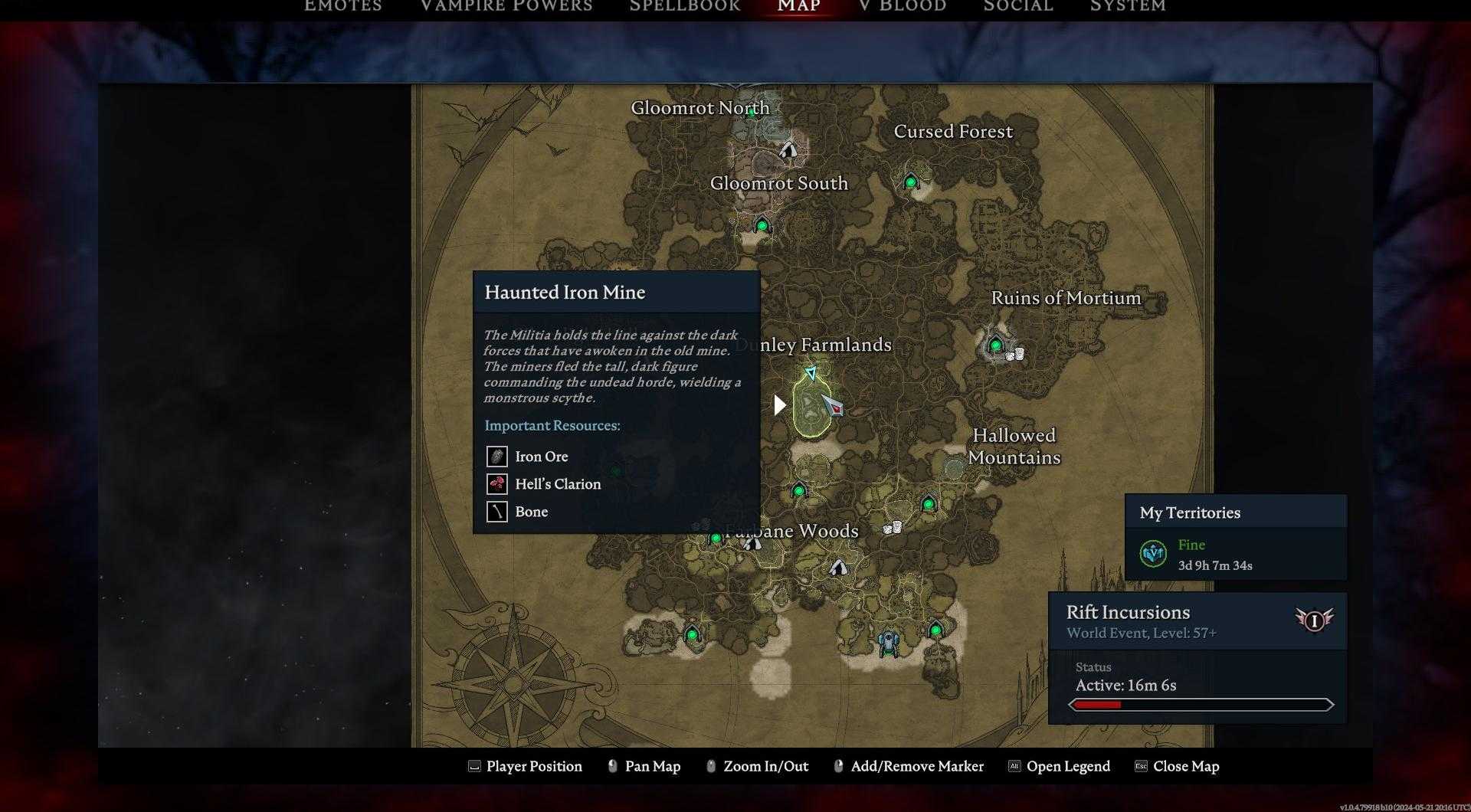
Task: Click the cave entrance icon in Gloomrot
Action: (x=788, y=149)
